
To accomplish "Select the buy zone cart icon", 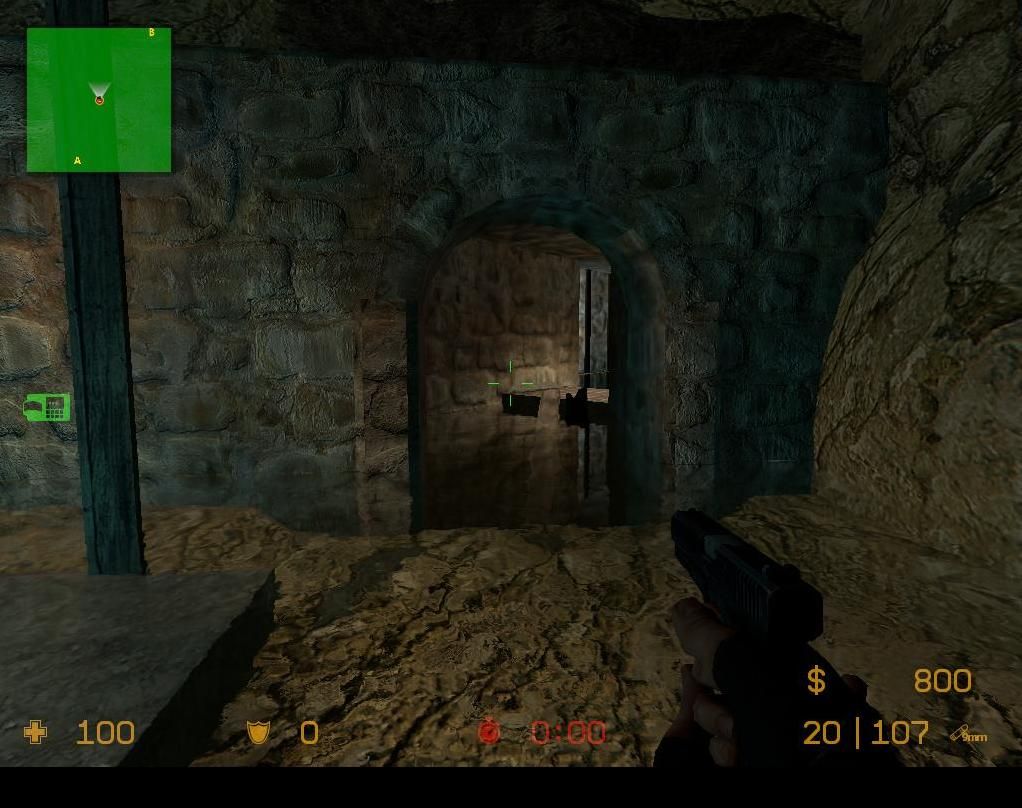I will click(x=47, y=407).
